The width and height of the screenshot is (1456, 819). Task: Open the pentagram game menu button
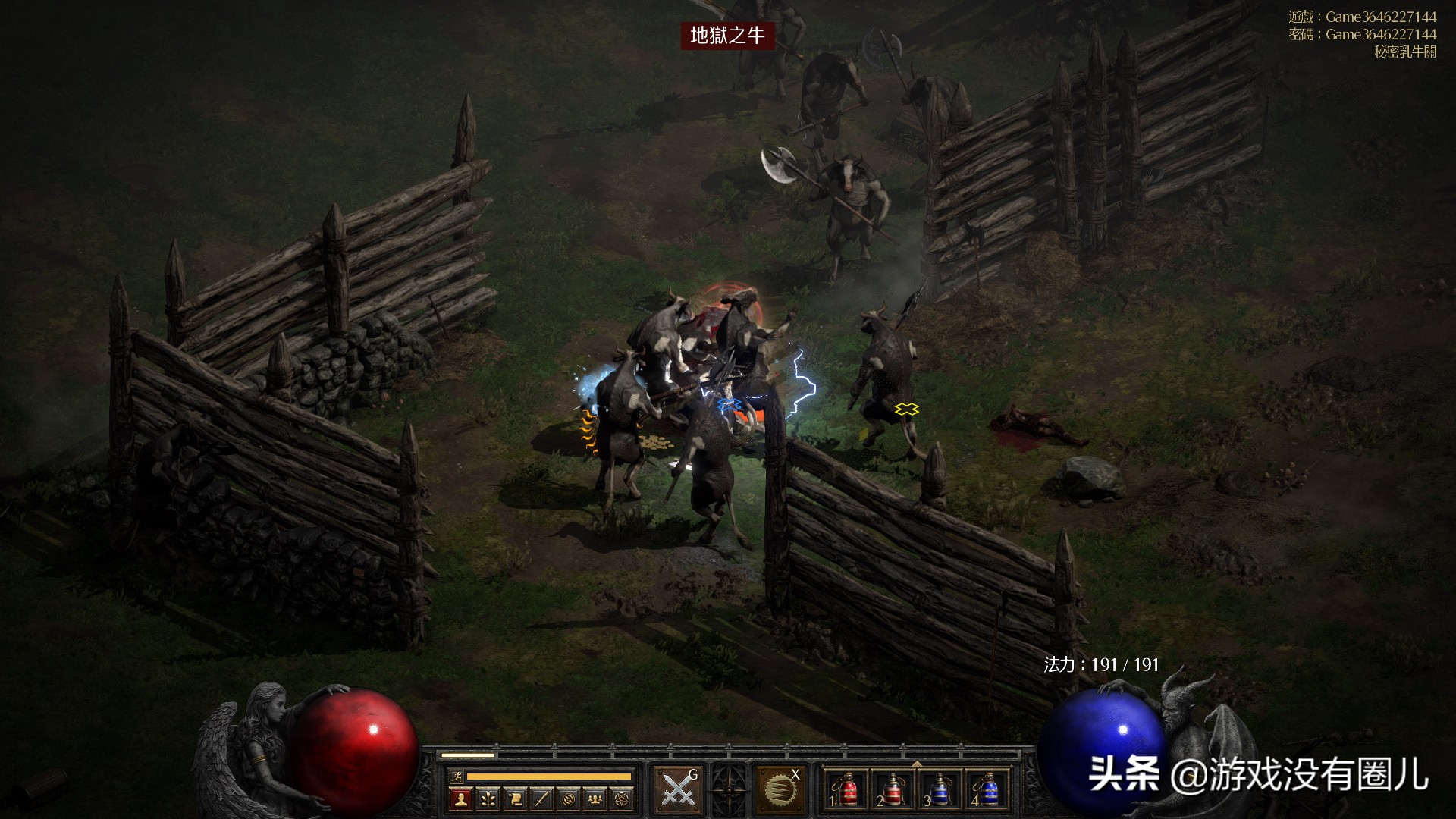tap(623, 799)
